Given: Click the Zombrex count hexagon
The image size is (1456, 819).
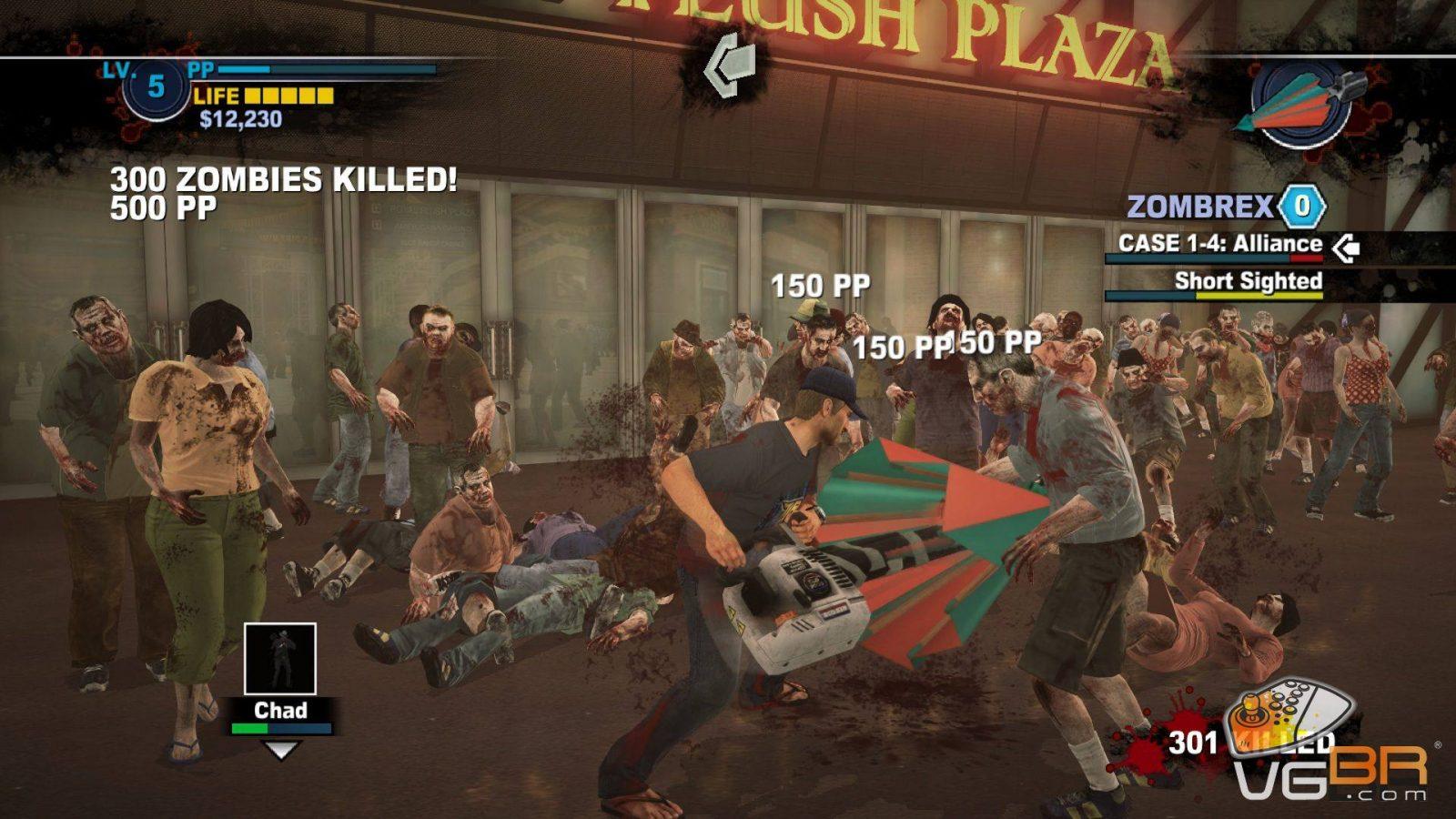Looking at the screenshot, I should pos(1302,207).
